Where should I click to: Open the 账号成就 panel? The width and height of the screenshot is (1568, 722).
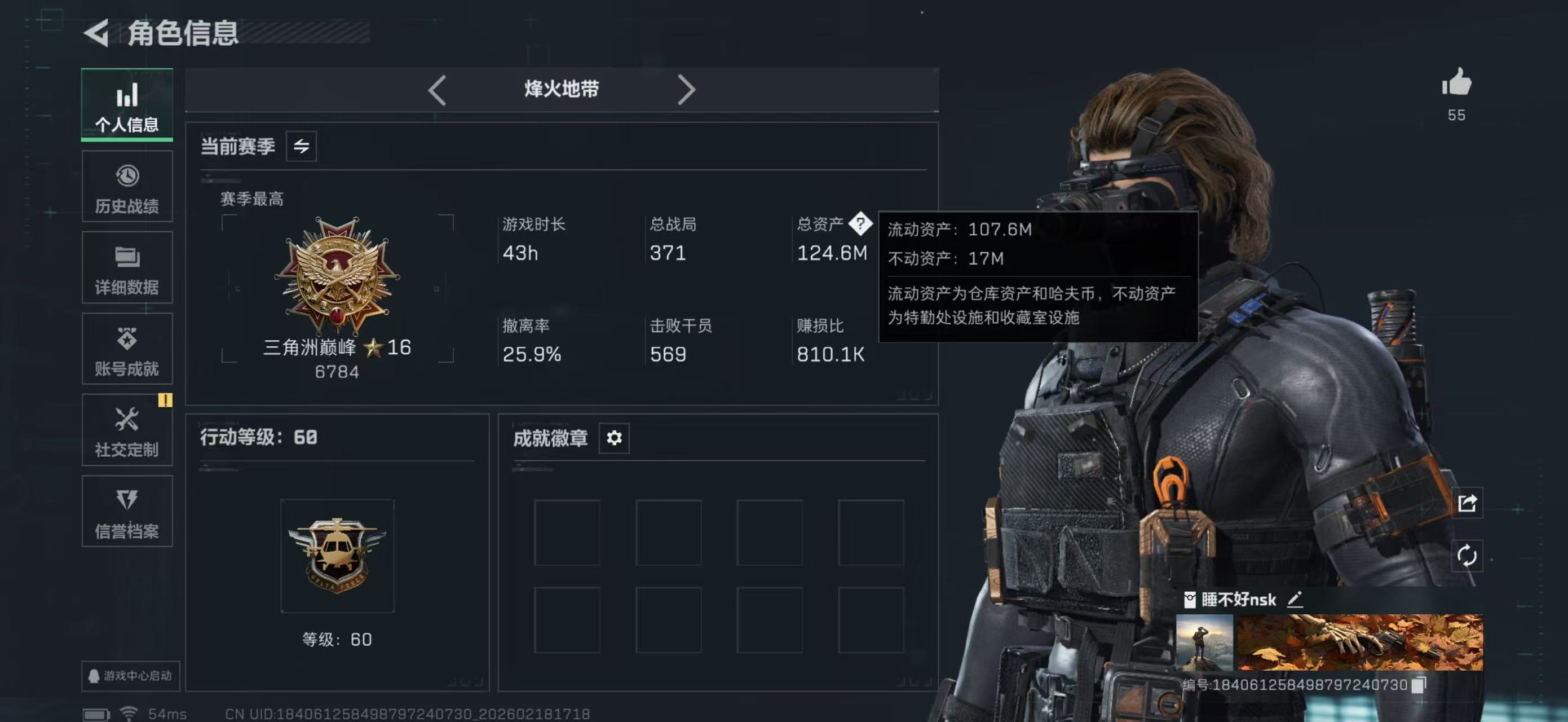click(x=127, y=349)
